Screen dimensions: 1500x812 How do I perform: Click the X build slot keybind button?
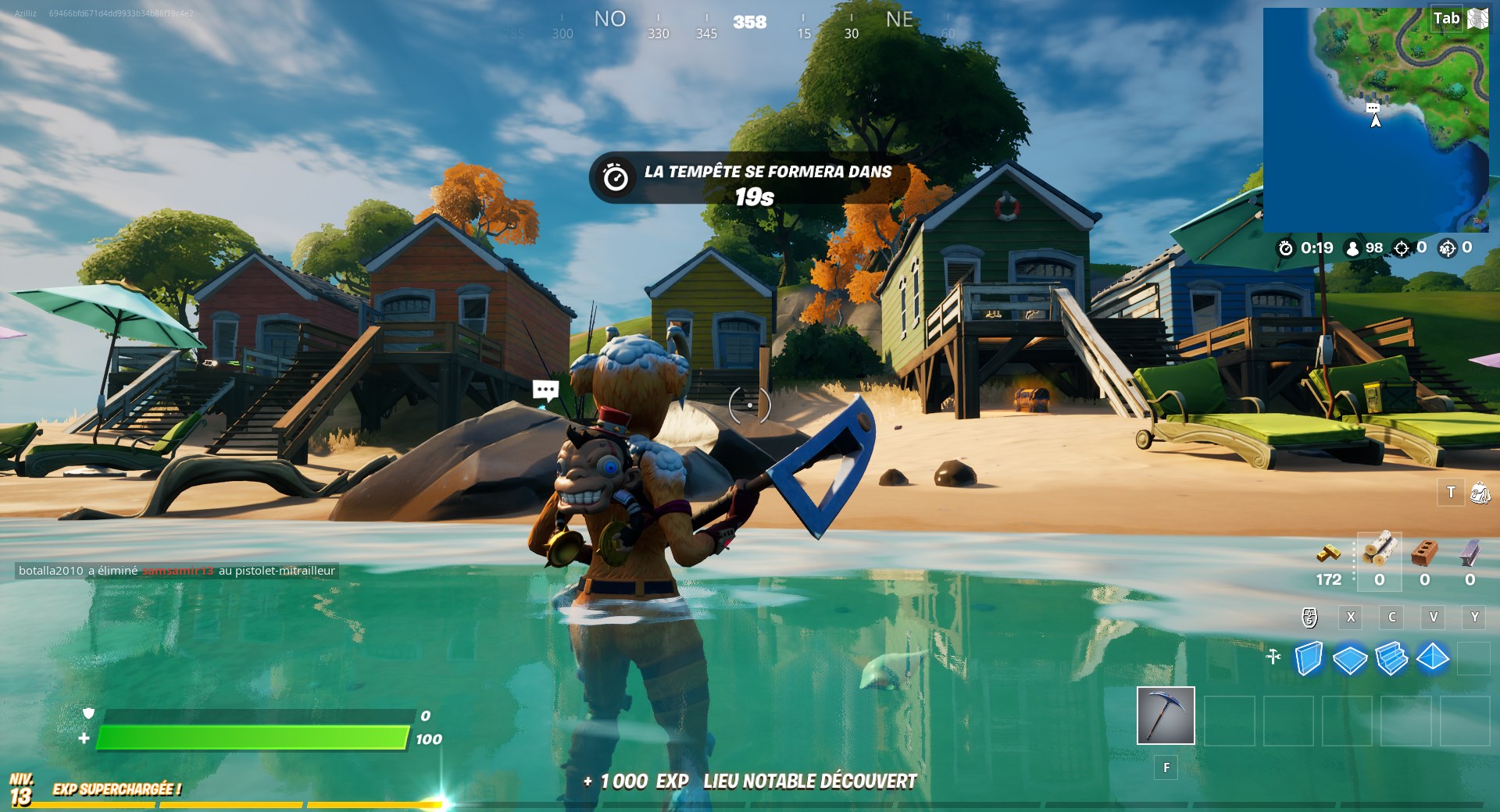(x=1350, y=618)
